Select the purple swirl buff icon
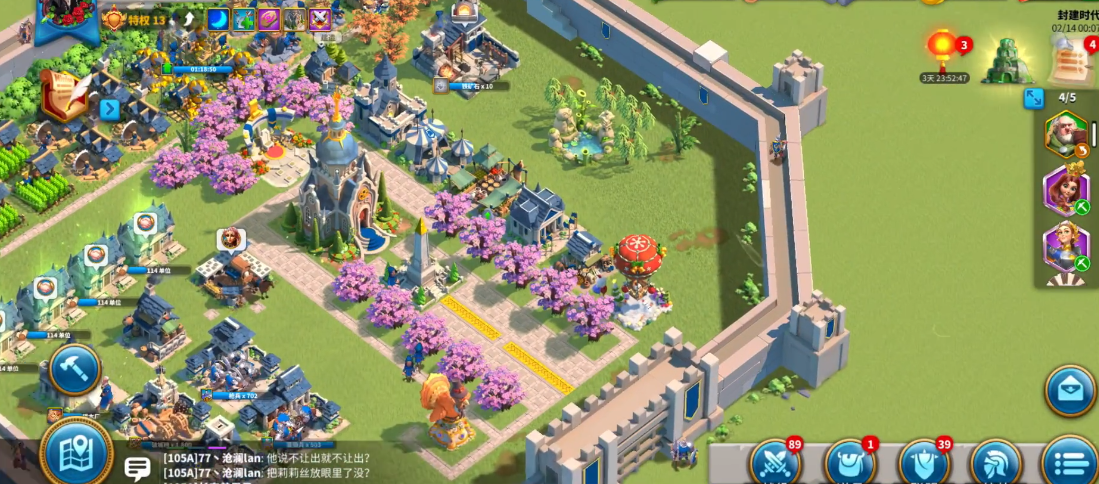 pos(269,18)
